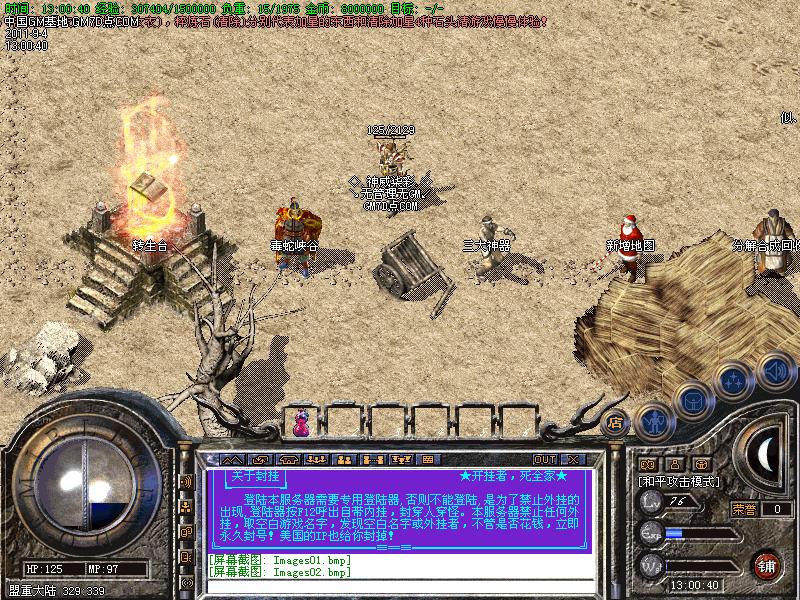Click the 荣誉 honor label
800x600 pixels.
point(744,509)
